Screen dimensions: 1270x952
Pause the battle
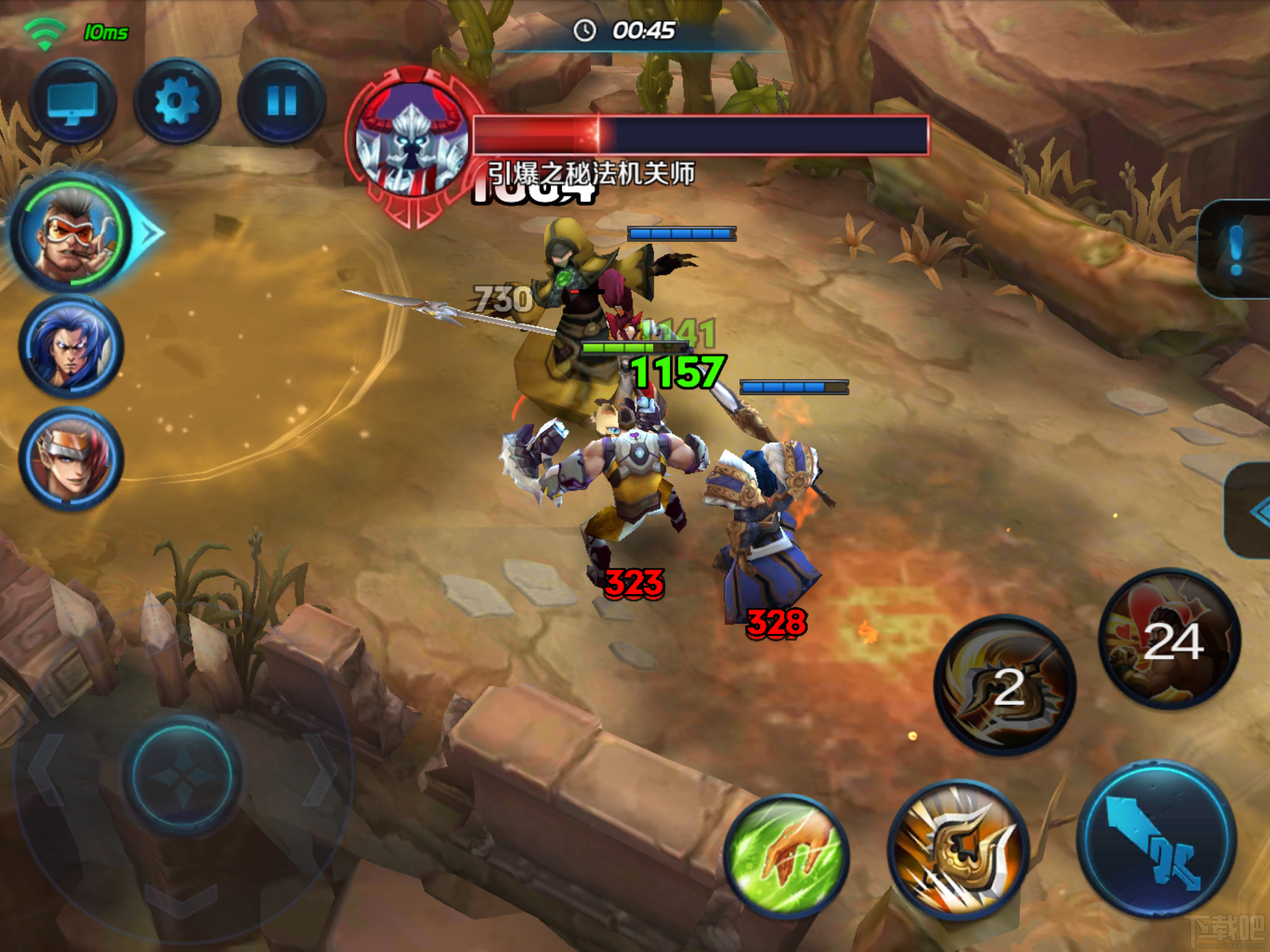point(282,102)
